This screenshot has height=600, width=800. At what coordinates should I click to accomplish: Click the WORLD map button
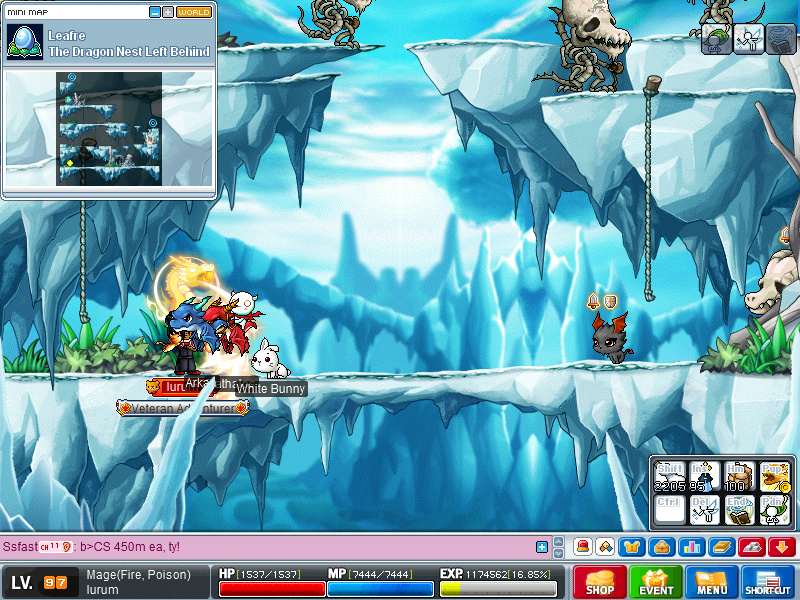pos(194,12)
